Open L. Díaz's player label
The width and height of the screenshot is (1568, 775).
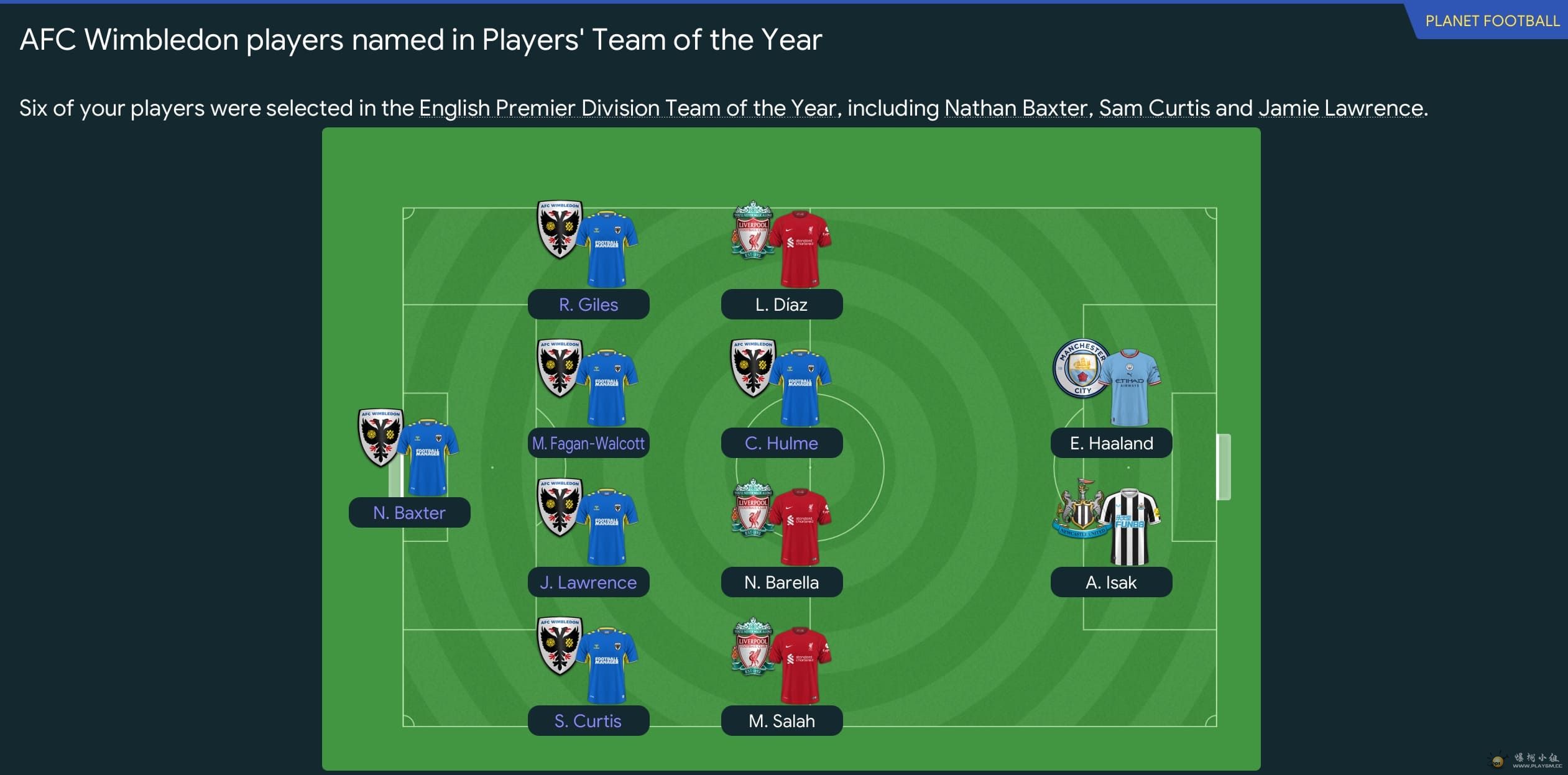point(782,305)
